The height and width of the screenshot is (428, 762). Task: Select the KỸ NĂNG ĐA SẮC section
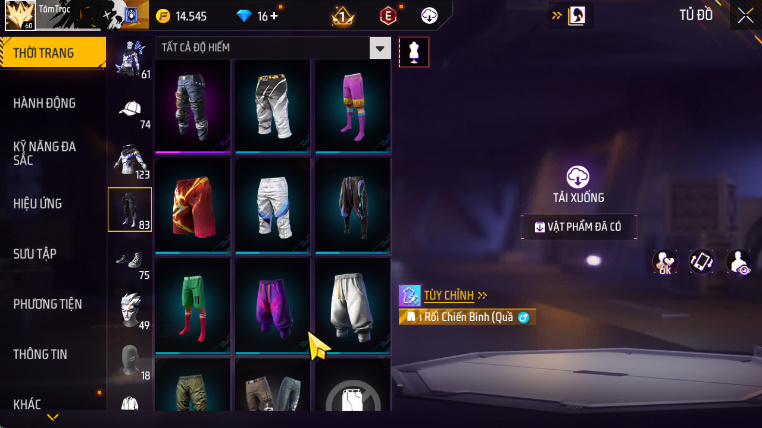tap(44, 153)
